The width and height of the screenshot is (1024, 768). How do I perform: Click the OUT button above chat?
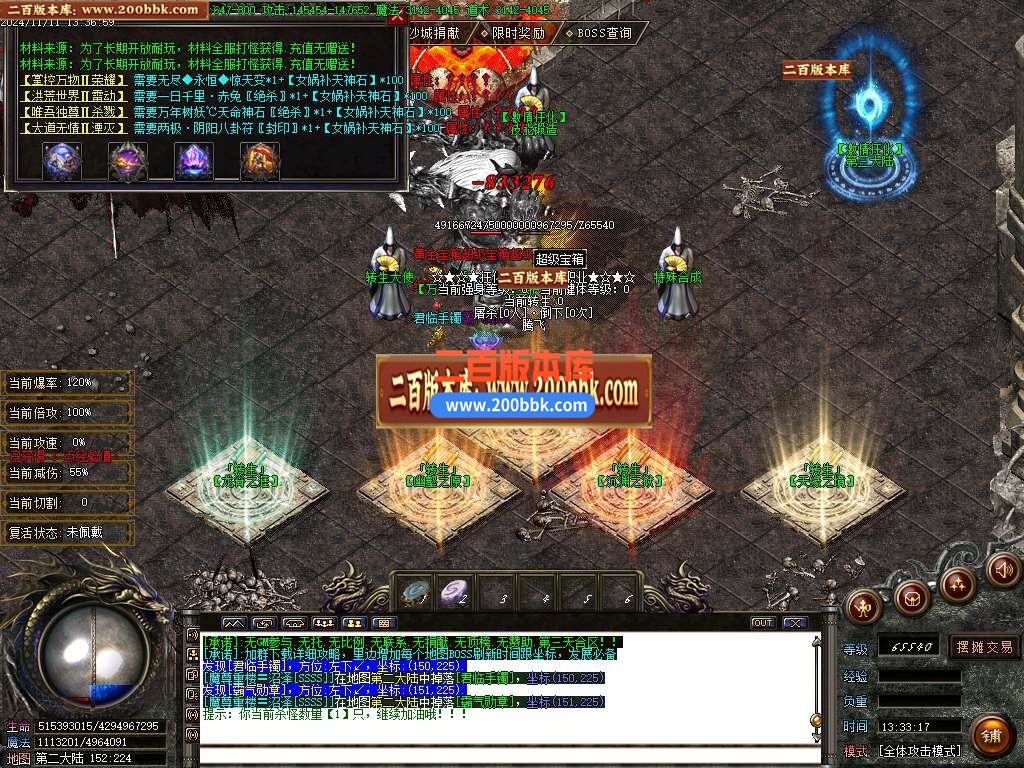point(763,623)
